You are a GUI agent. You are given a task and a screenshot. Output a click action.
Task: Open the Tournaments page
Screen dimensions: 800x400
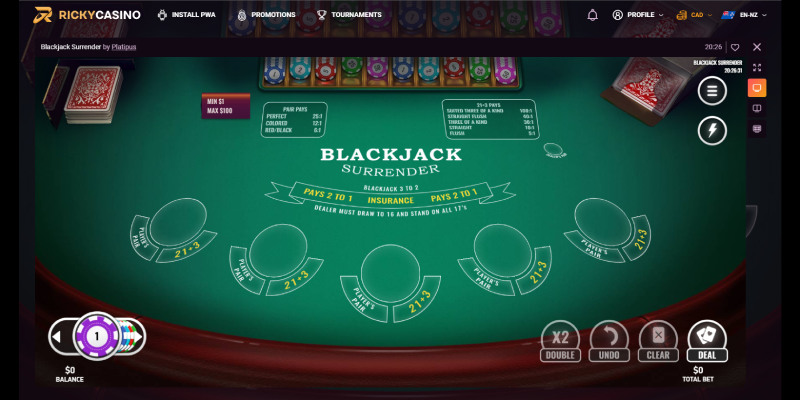pos(349,15)
